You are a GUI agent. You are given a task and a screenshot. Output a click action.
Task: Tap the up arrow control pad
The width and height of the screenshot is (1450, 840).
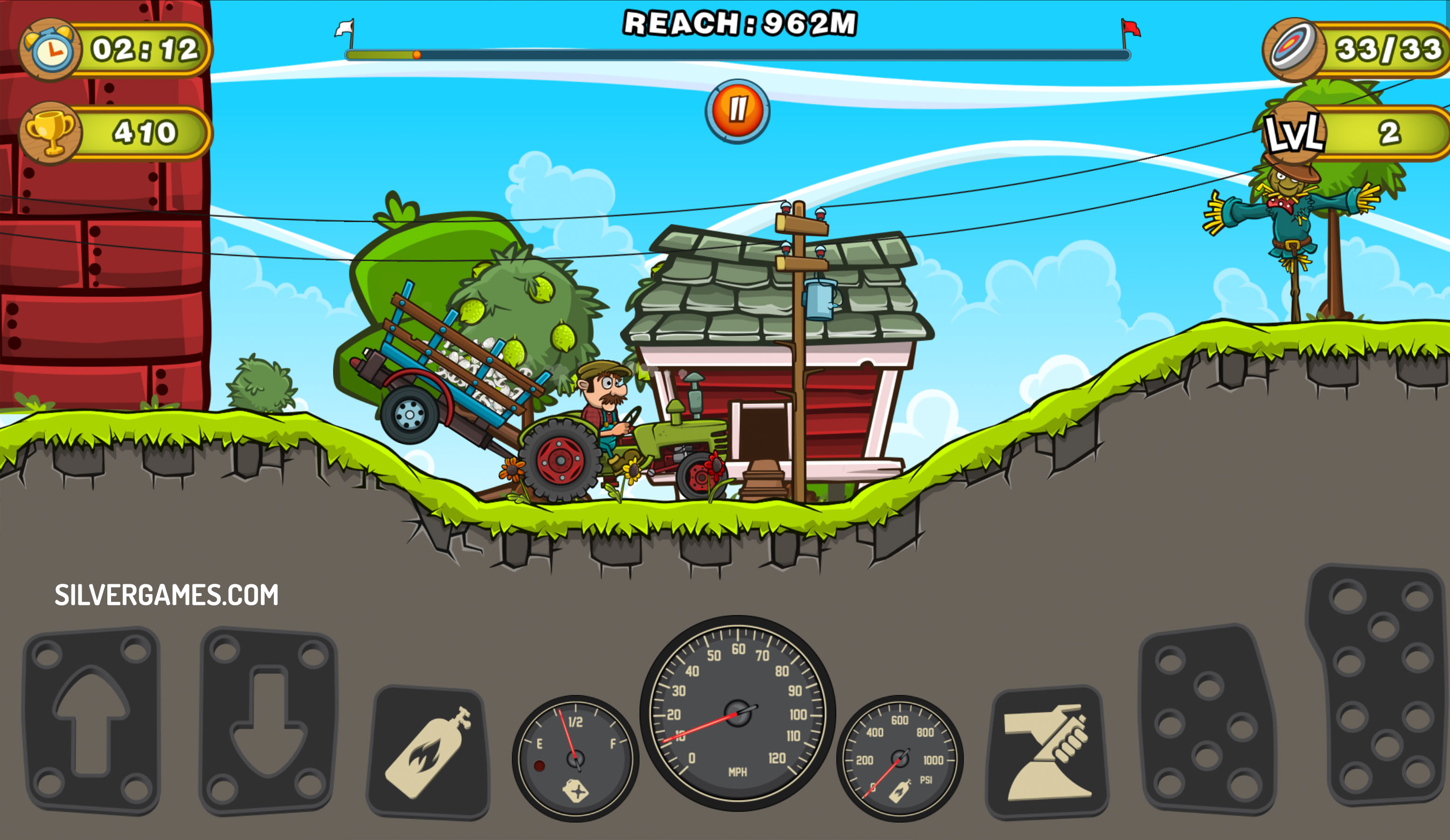pyautogui.click(x=91, y=721)
